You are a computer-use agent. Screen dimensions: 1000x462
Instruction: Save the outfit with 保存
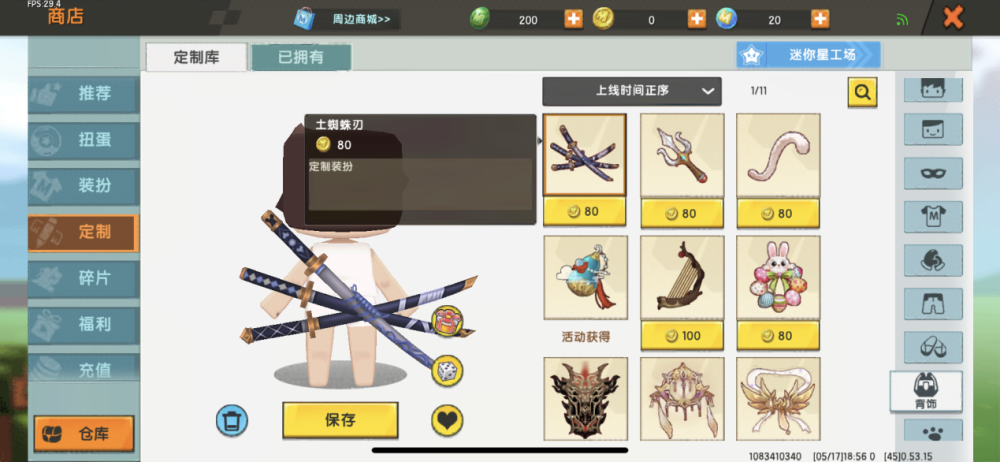point(340,420)
